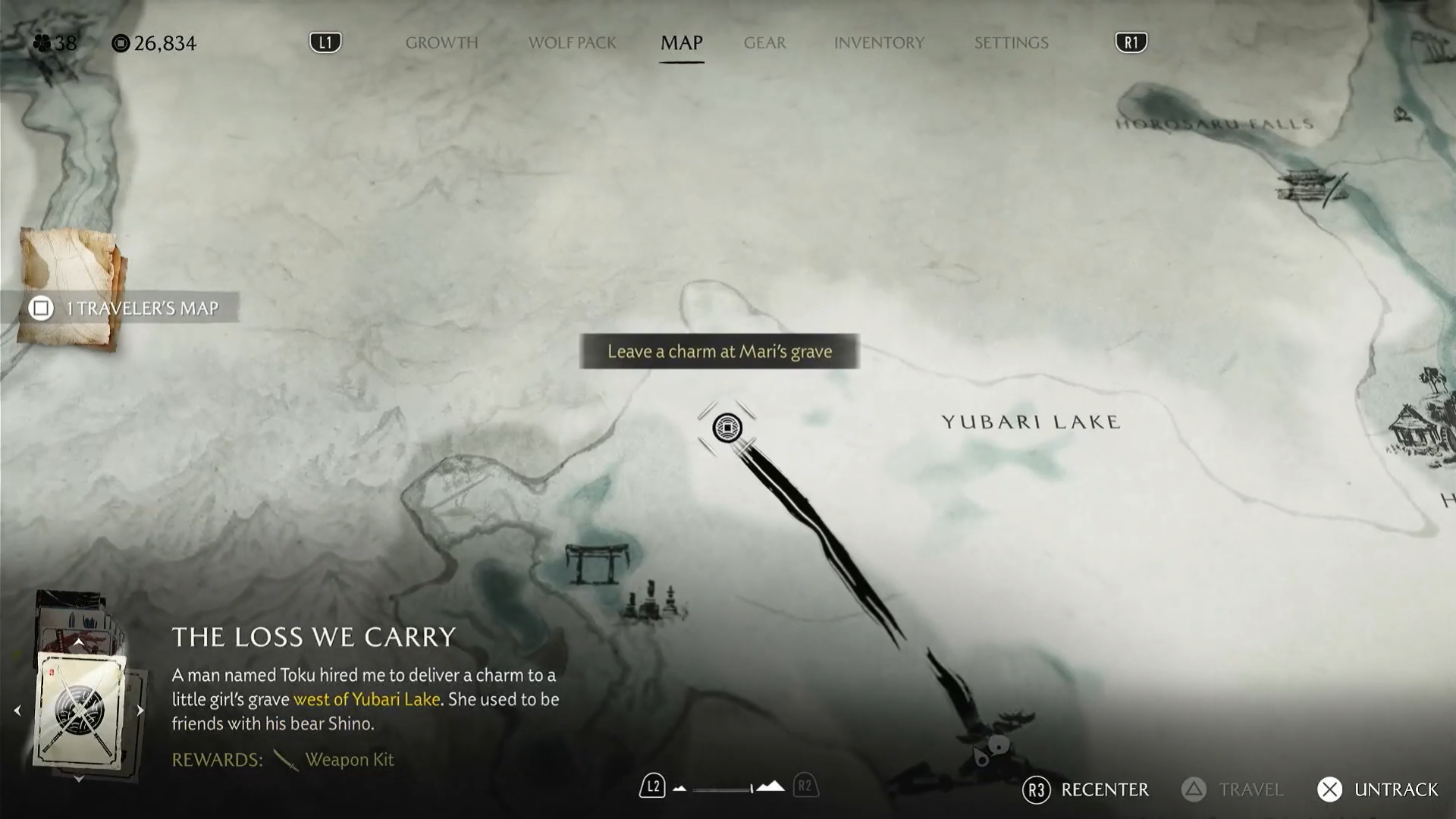
Task: Show the previous quest card with left arrow
Action: 17,711
